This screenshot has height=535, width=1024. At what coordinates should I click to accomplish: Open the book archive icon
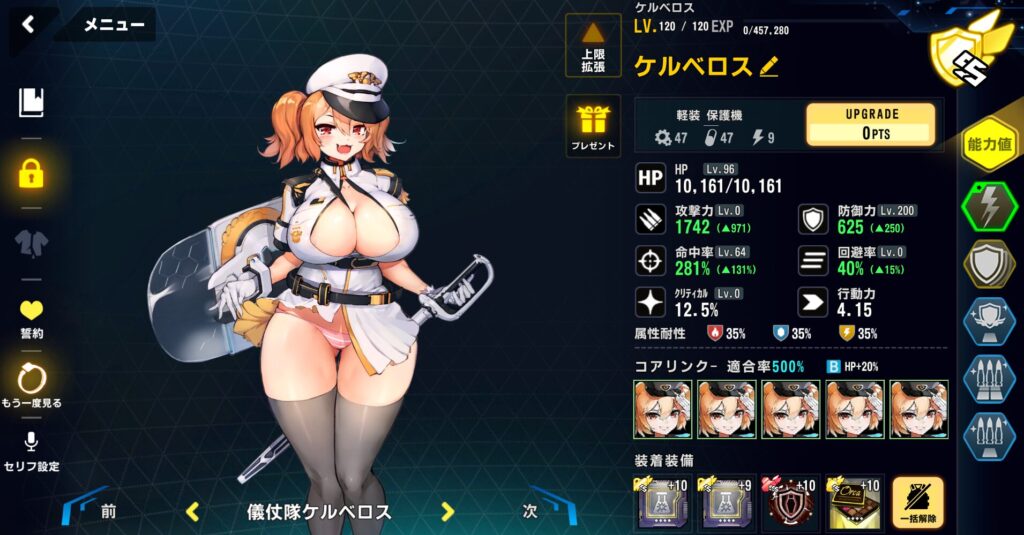tap(32, 102)
